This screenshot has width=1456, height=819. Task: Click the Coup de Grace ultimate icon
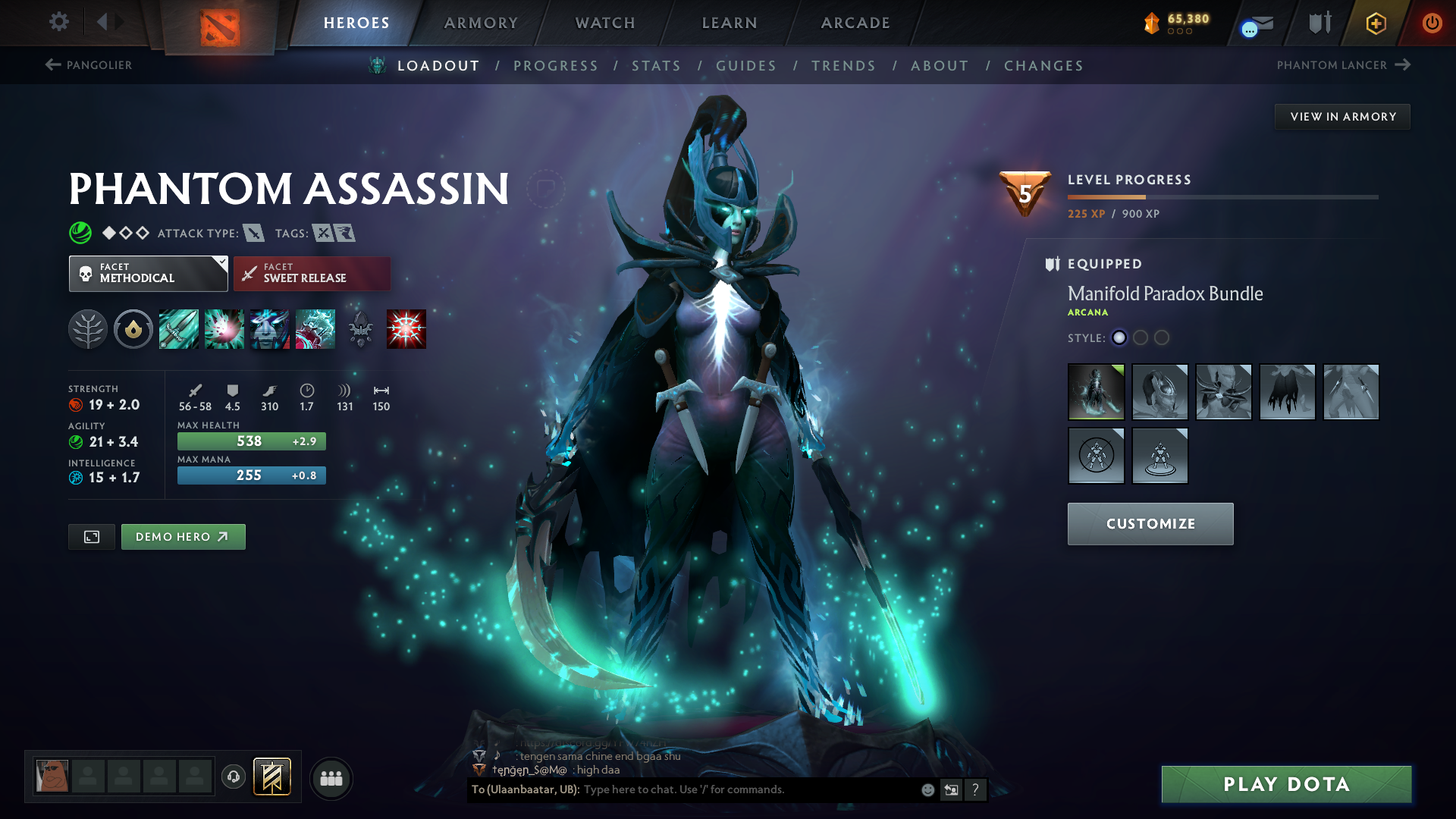click(406, 329)
